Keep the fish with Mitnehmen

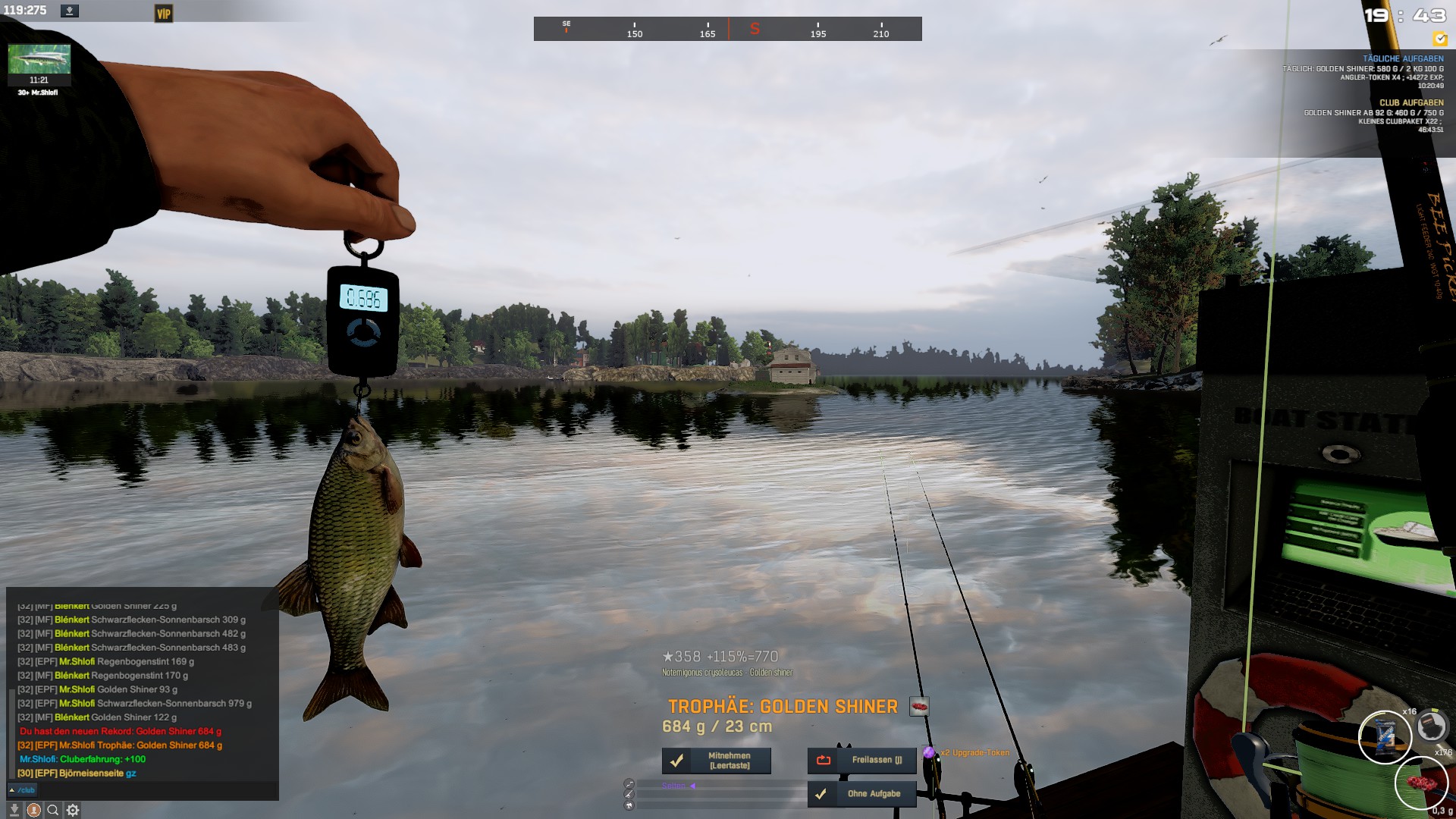coord(717,760)
